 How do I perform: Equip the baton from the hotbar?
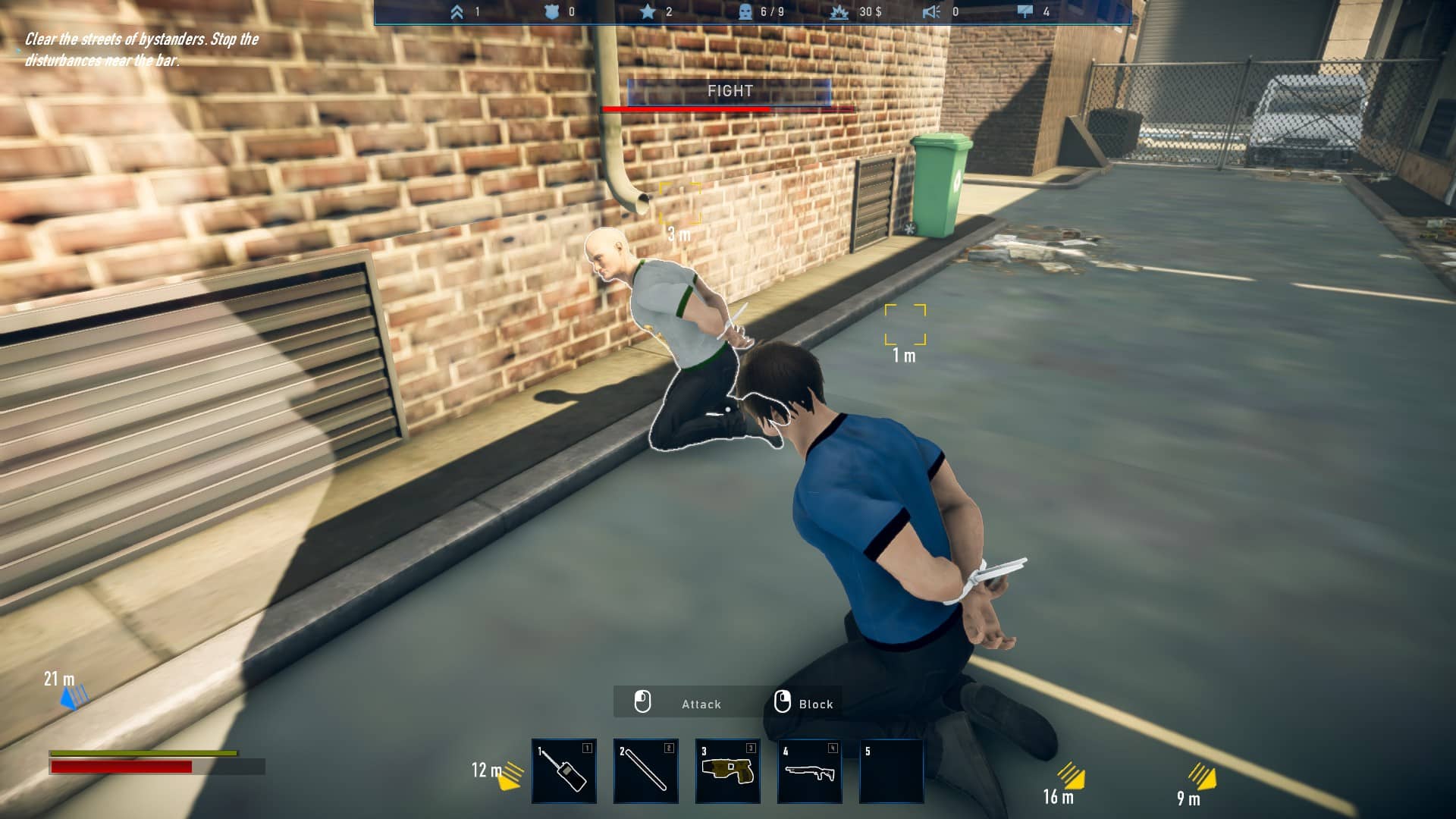point(646,771)
